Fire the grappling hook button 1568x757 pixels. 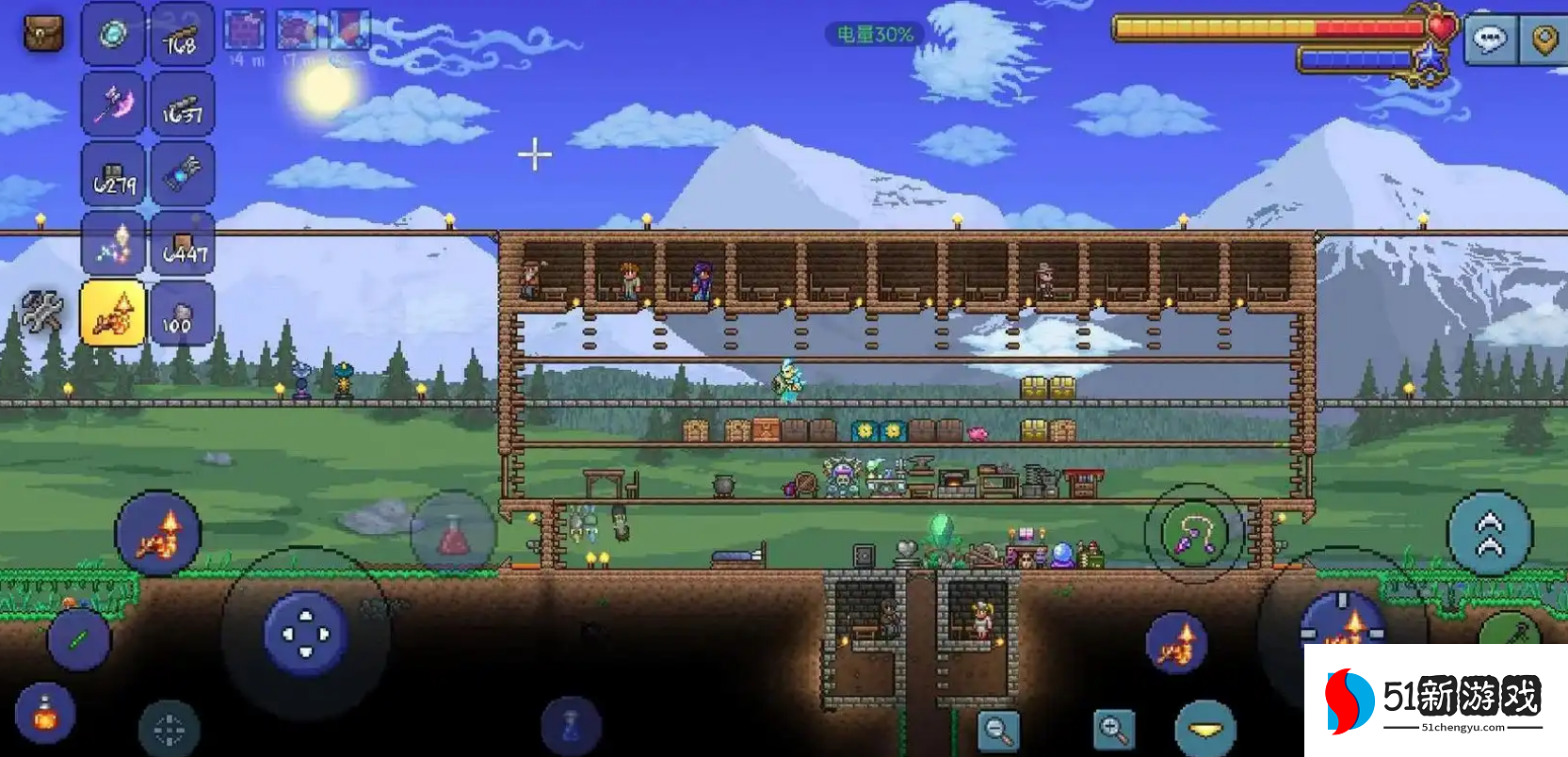tap(1193, 534)
